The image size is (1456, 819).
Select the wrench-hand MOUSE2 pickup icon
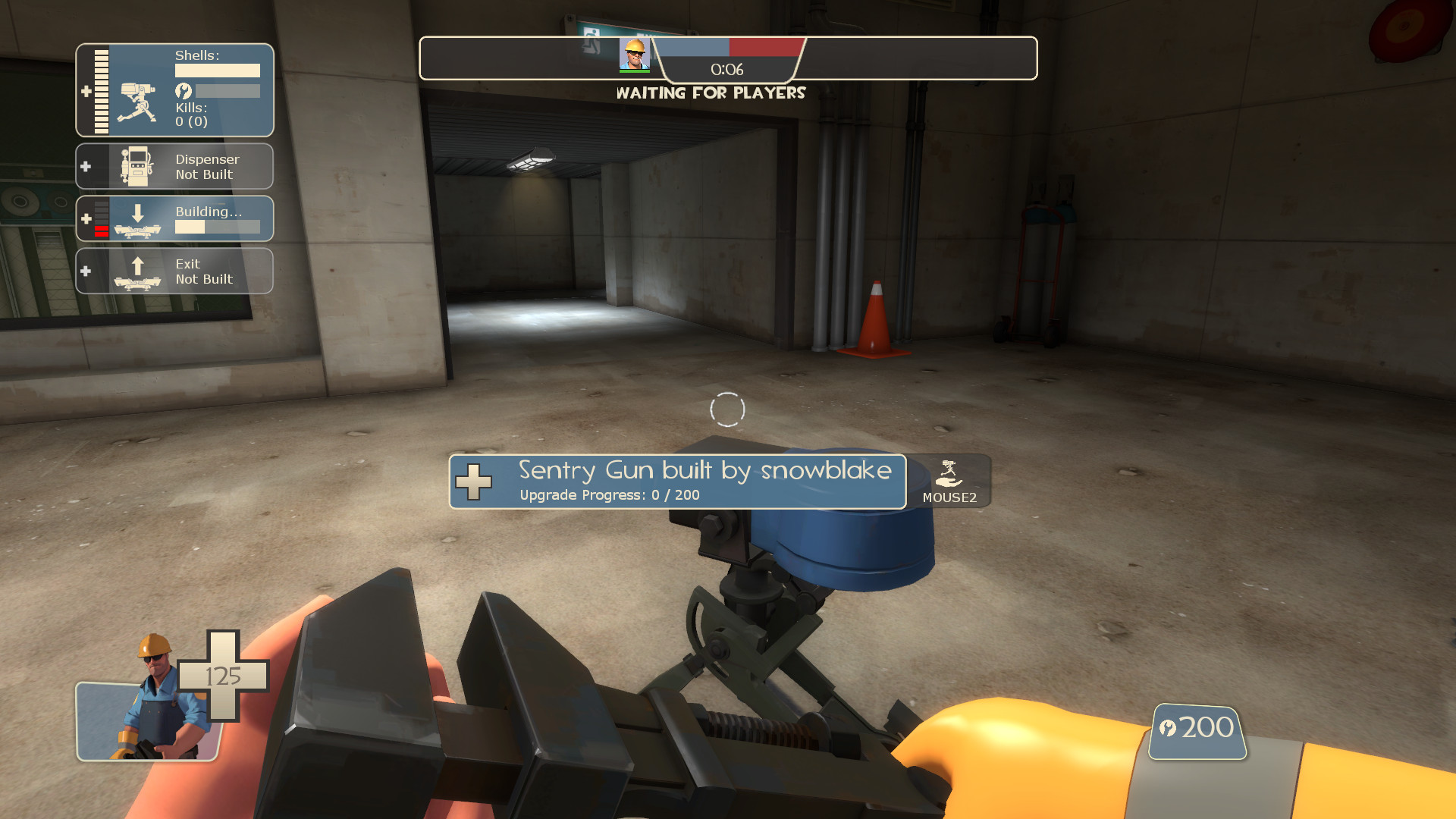[950, 472]
